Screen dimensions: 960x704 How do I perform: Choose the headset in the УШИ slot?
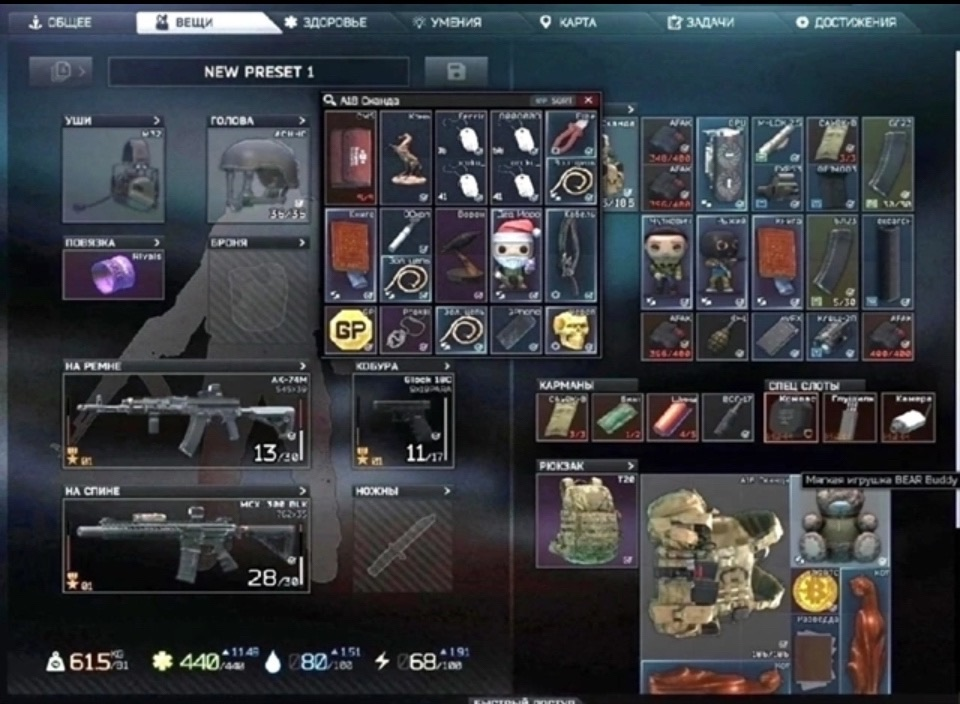(x=113, y=170)
